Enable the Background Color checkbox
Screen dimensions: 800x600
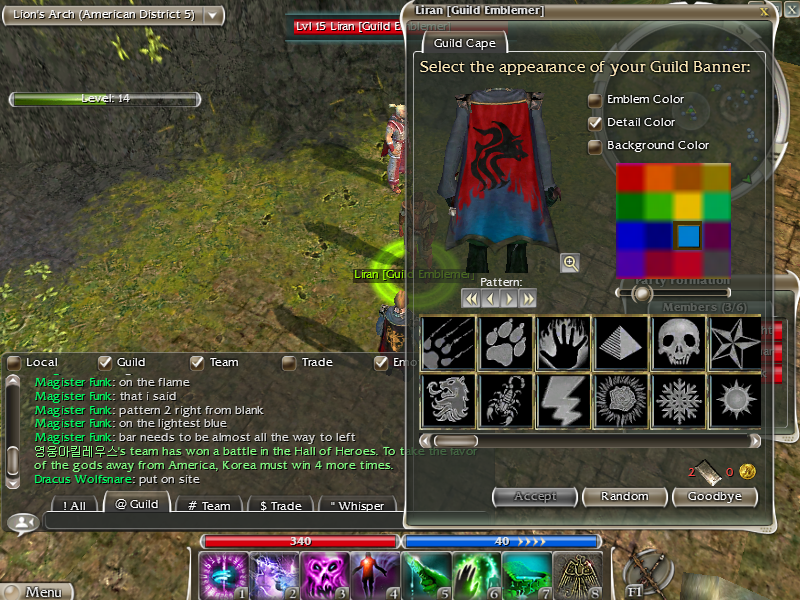point(595,146)
